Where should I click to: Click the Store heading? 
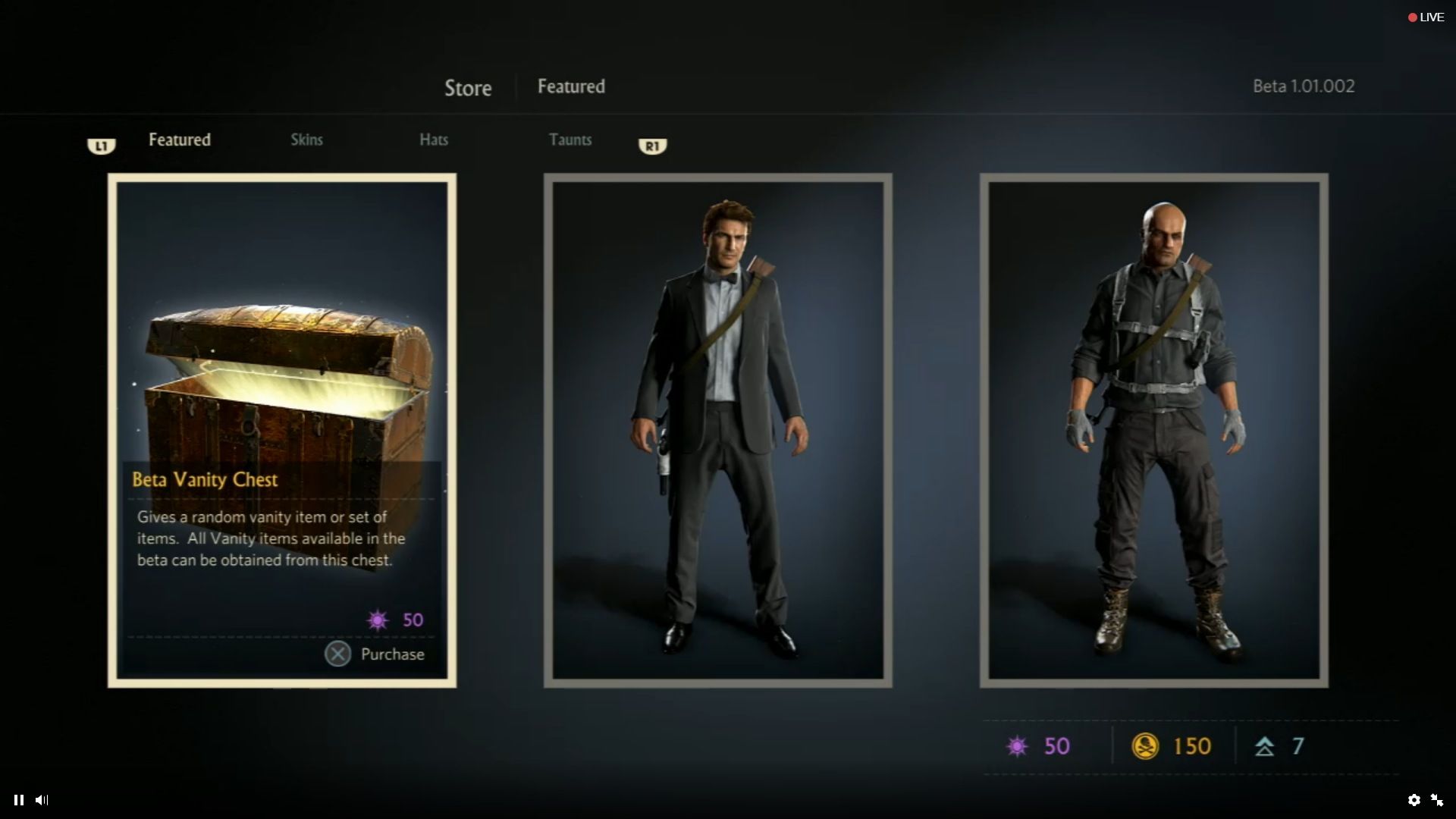pos(467,88)
